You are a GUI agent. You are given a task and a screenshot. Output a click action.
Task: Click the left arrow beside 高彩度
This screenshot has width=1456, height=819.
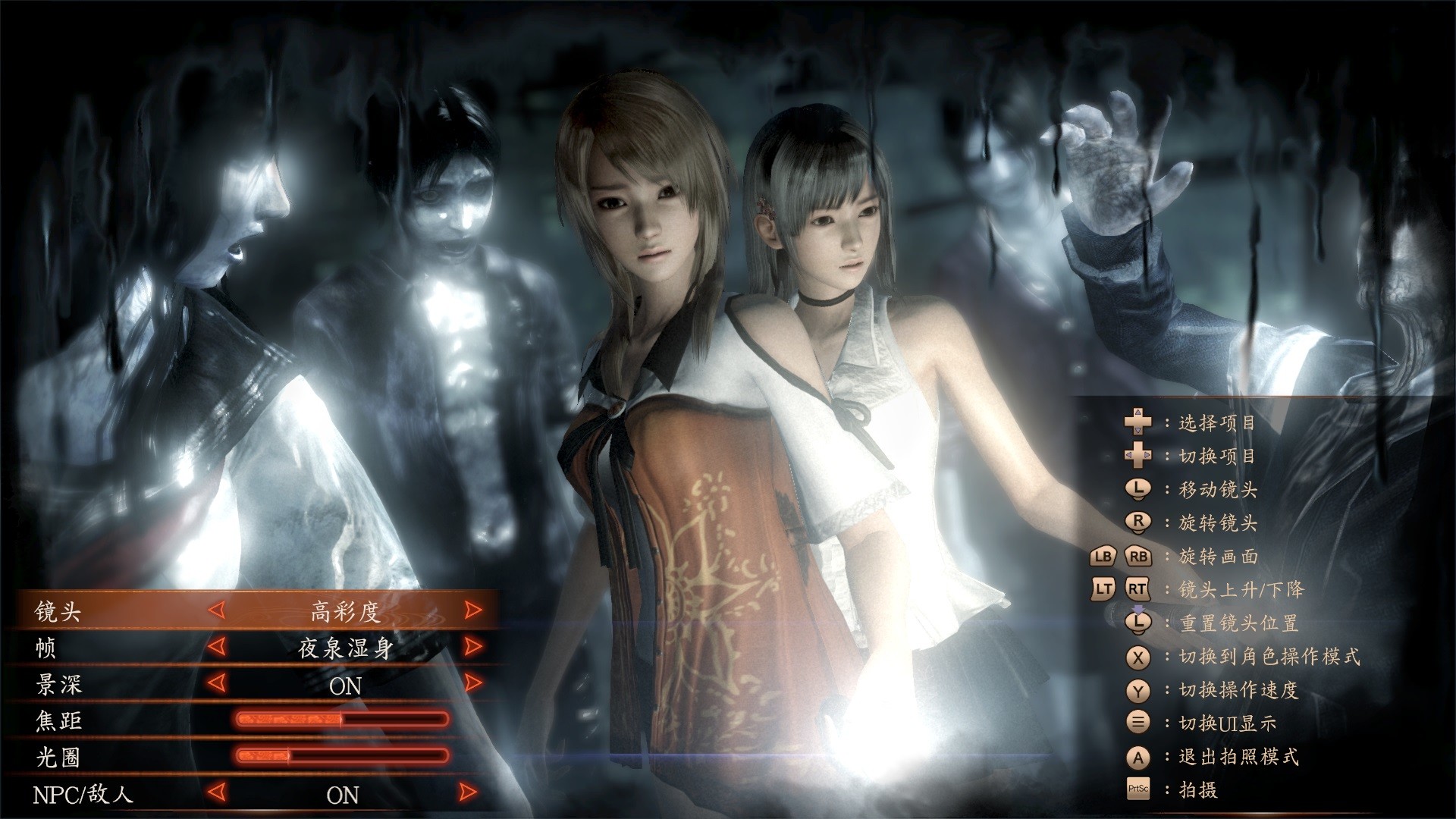217,610
